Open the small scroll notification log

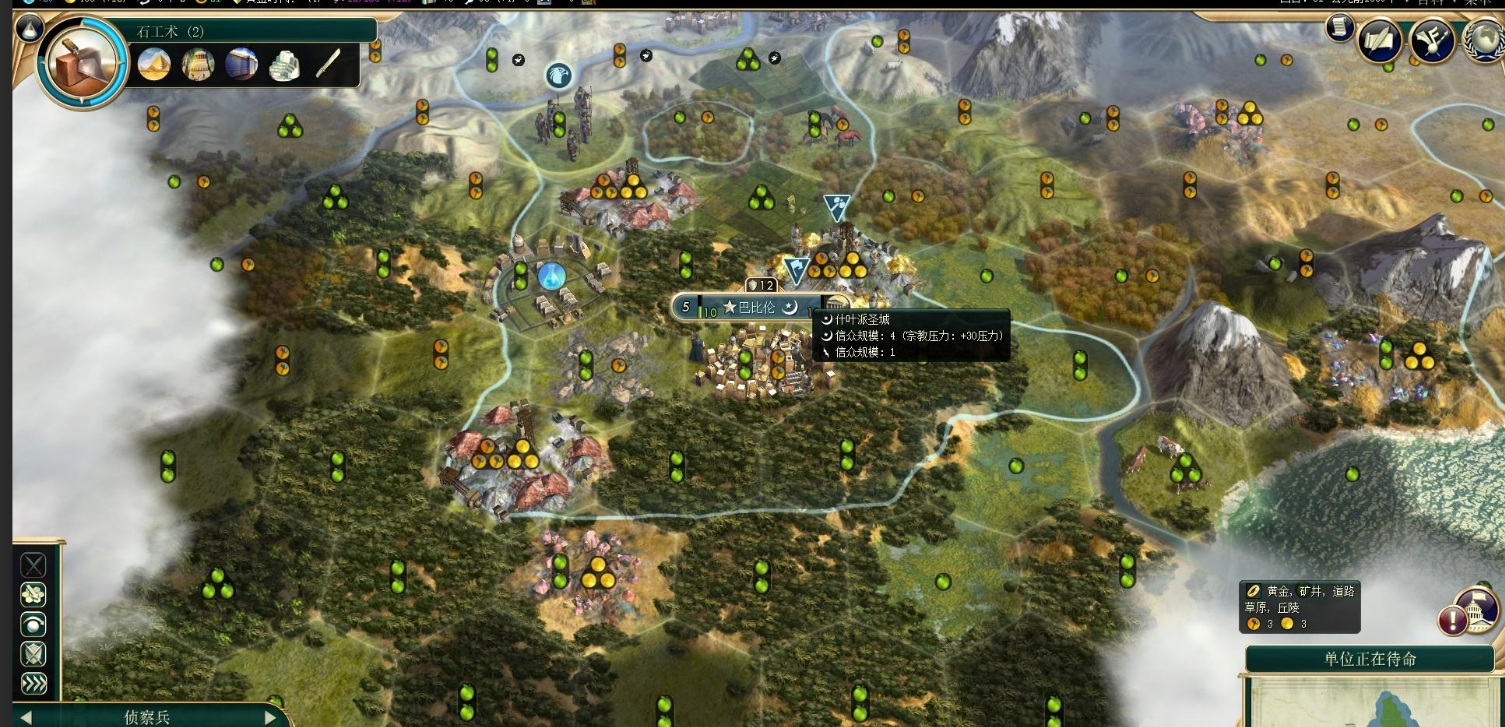[1340, 28]
